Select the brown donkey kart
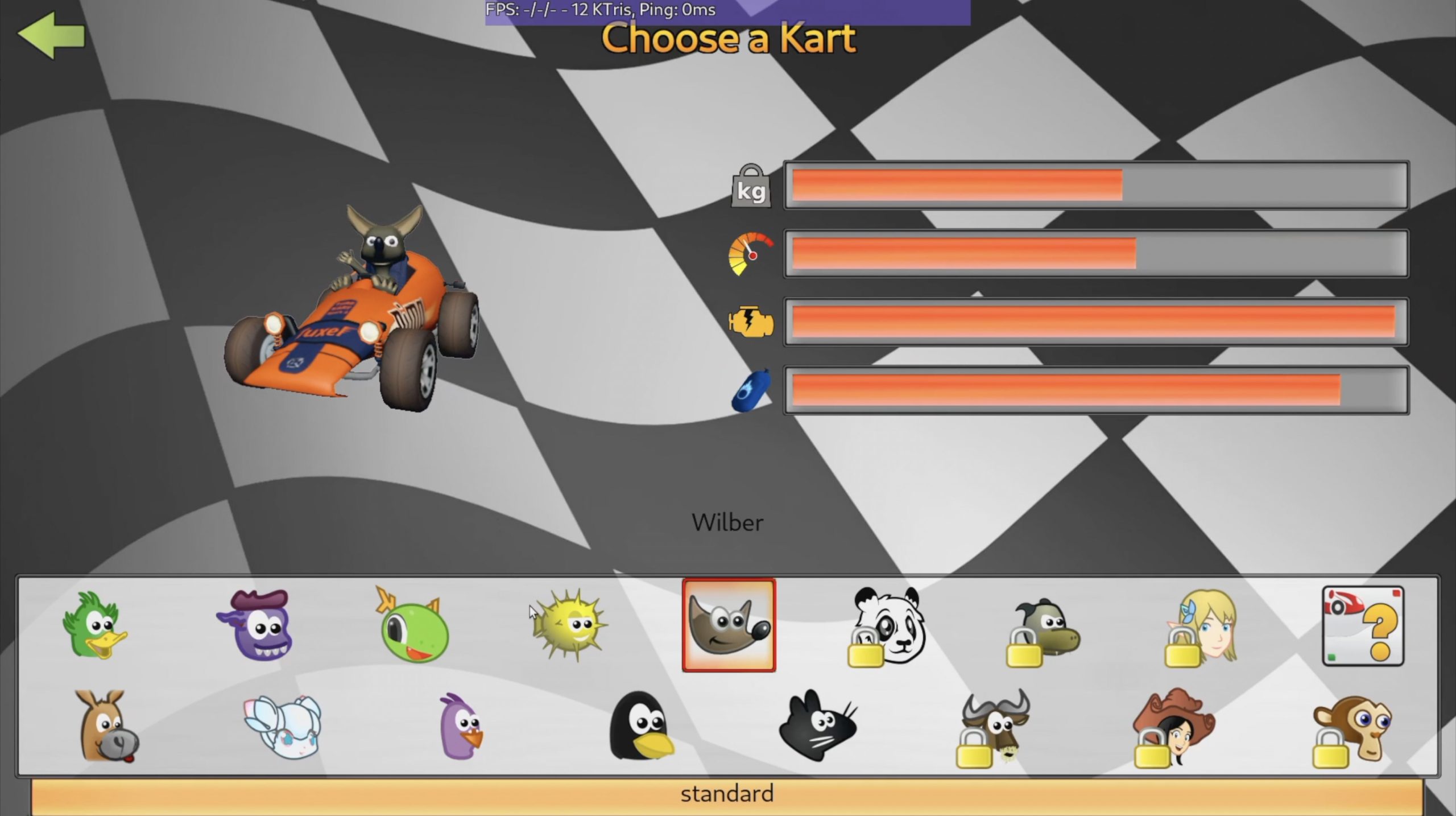 click(106, 727)
